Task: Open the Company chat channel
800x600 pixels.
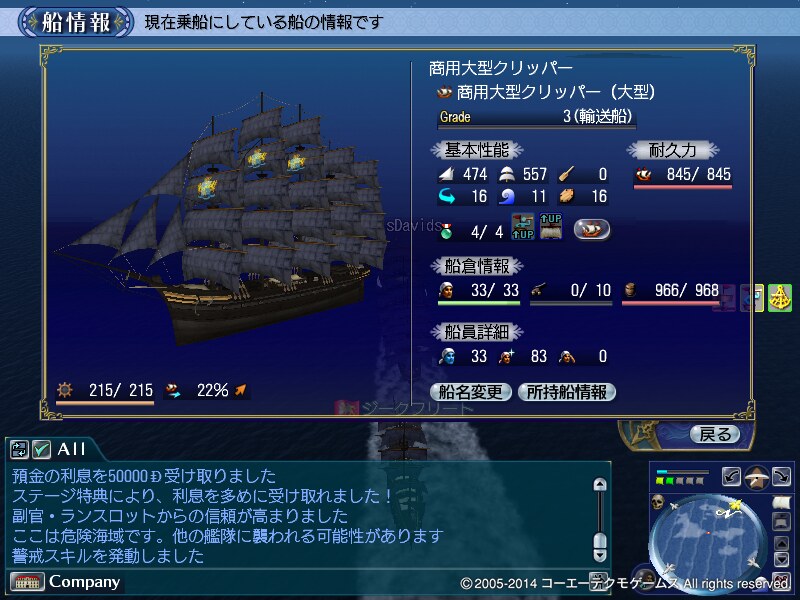Action: pyautogui.click(x=66, y=581)
